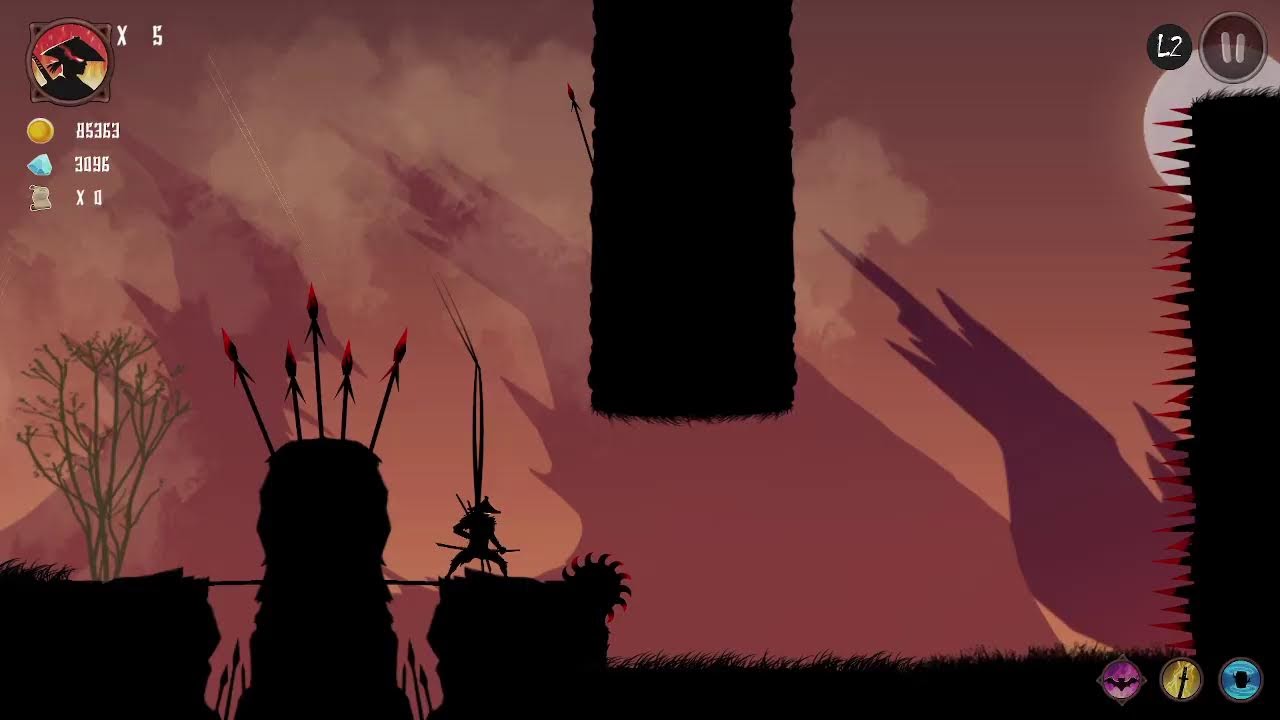Click the L2 level badge

[1168, 44]
